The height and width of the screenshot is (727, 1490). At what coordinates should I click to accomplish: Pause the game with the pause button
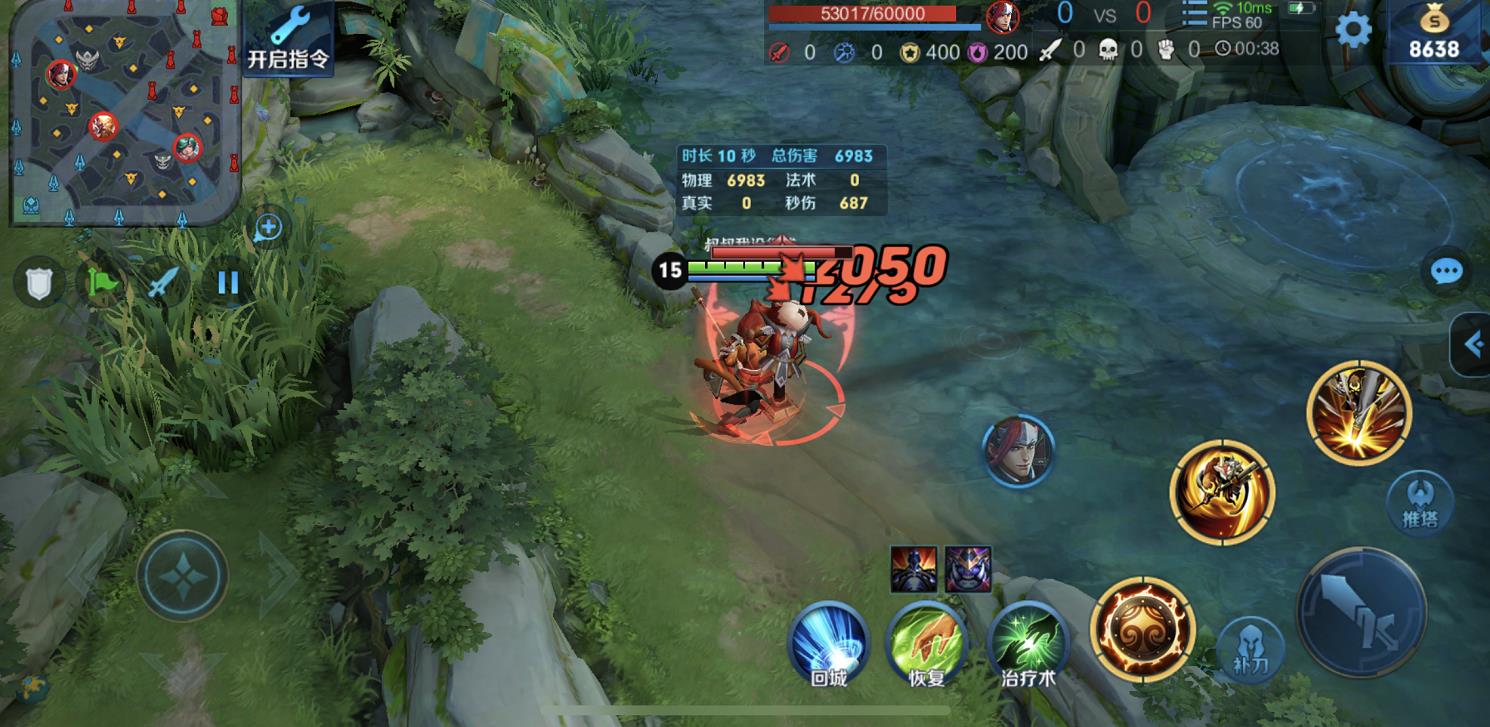click(228, 283)
